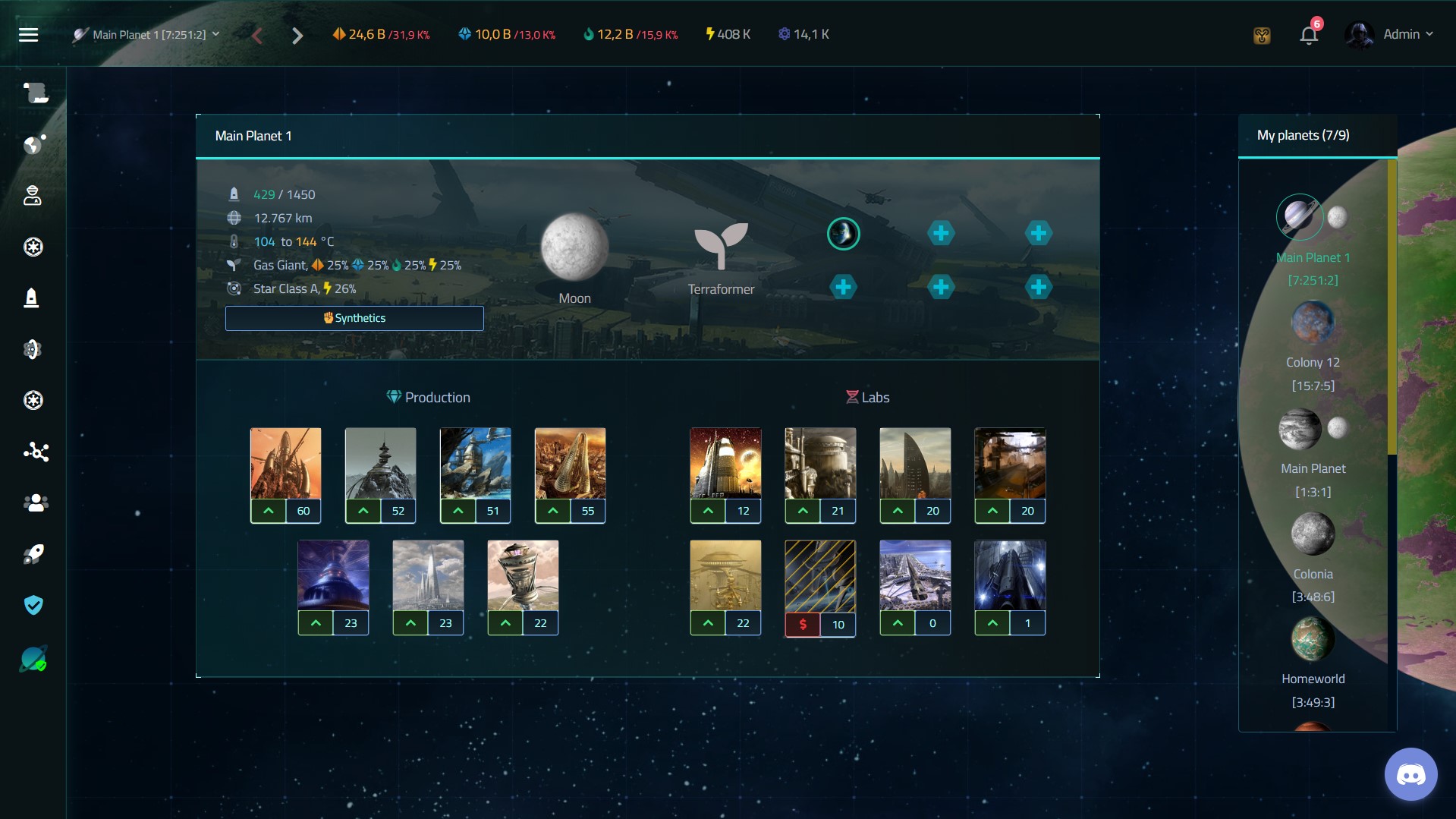1456x819 pixels.
Task: Upgrade the level 60 production building
Action: coord(269,511)
